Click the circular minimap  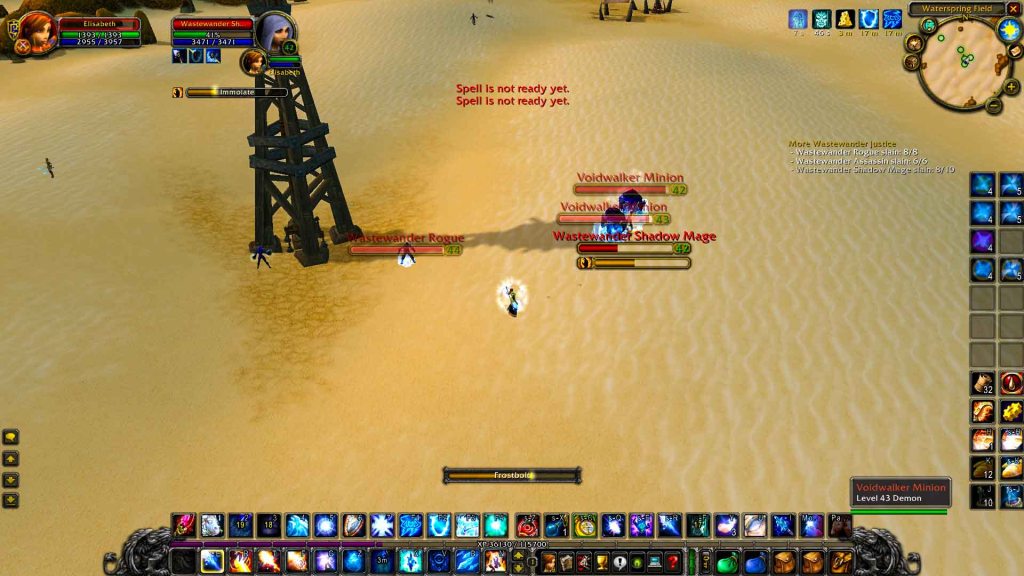(961, 66)
